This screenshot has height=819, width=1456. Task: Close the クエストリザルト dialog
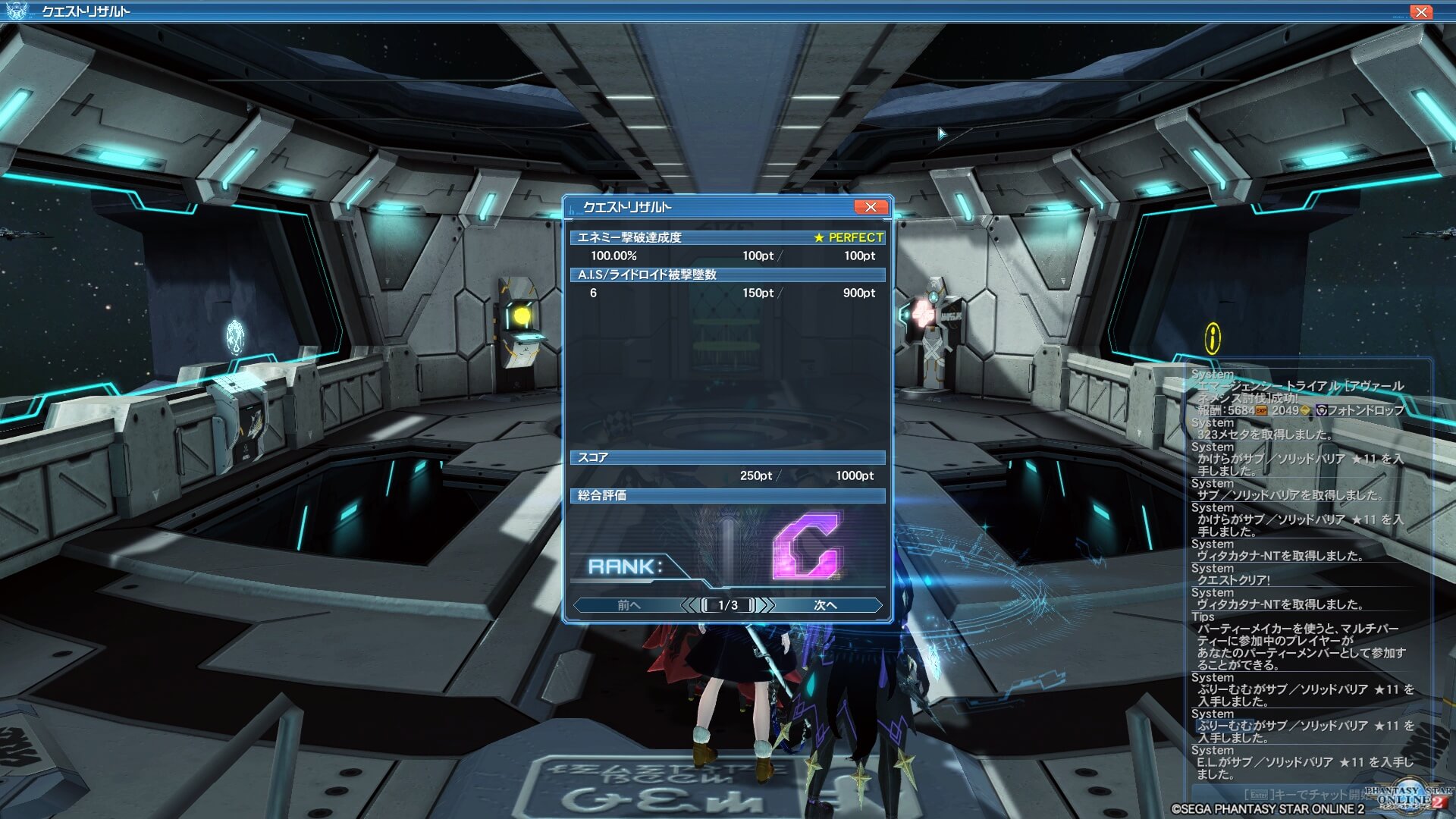(x=870, y=207)
